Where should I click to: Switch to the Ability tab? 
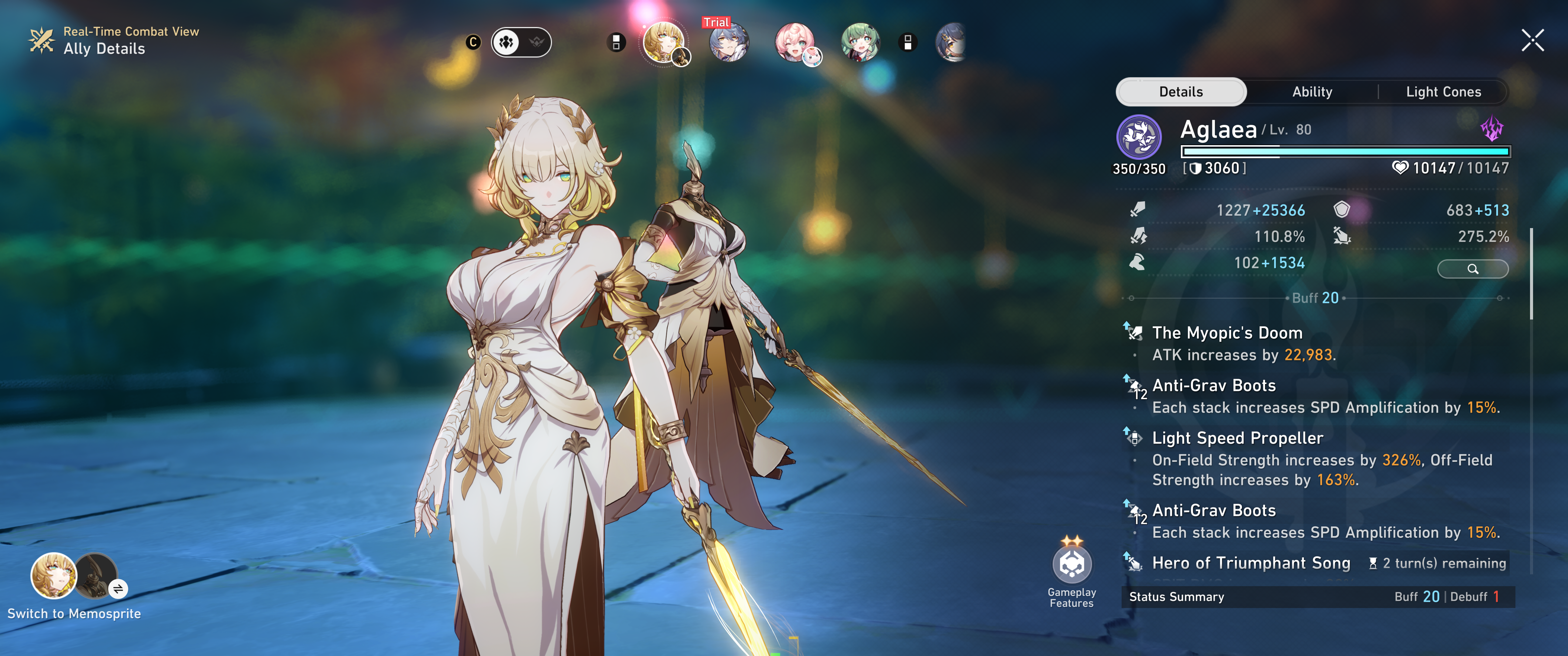pyautogui.click(x=1312, y=92)
